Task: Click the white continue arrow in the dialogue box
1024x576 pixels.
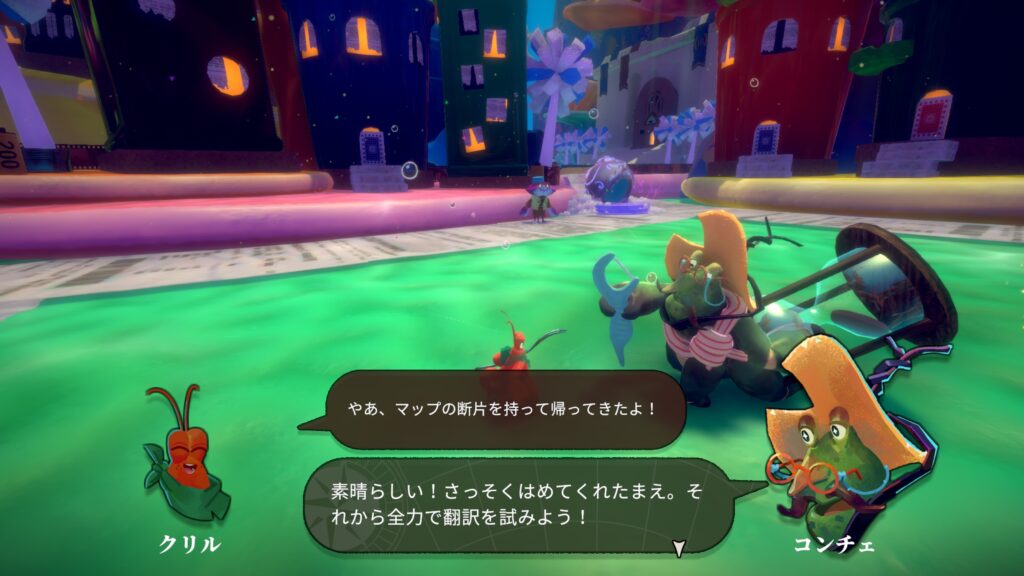Action: click(x=679, y=547)
